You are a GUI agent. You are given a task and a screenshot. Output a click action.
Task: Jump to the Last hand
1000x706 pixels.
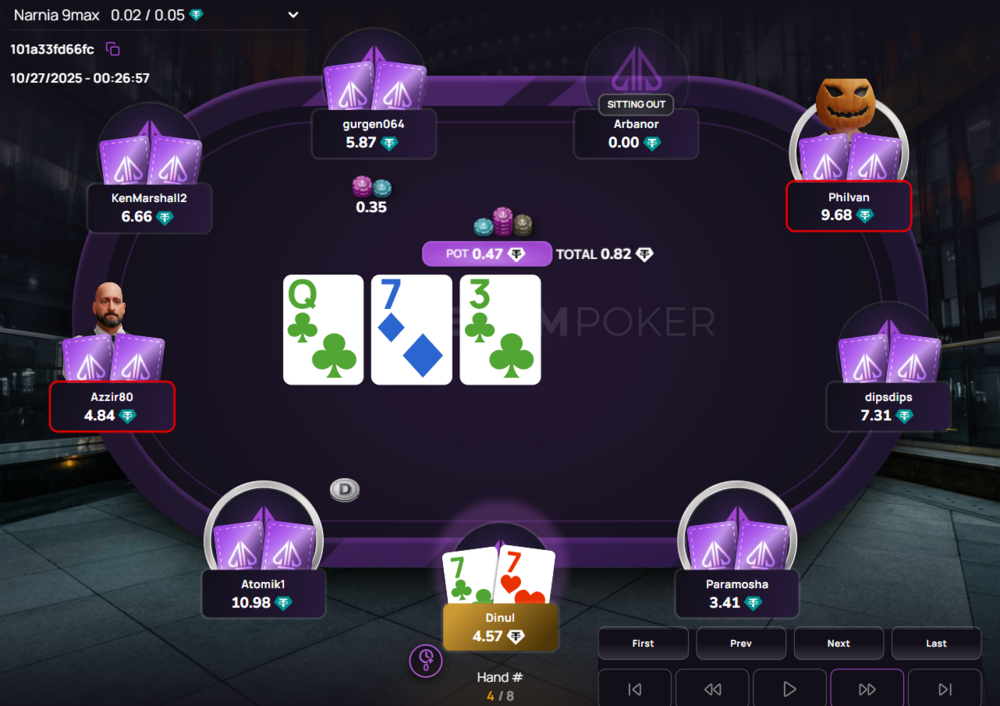(936, 643)
